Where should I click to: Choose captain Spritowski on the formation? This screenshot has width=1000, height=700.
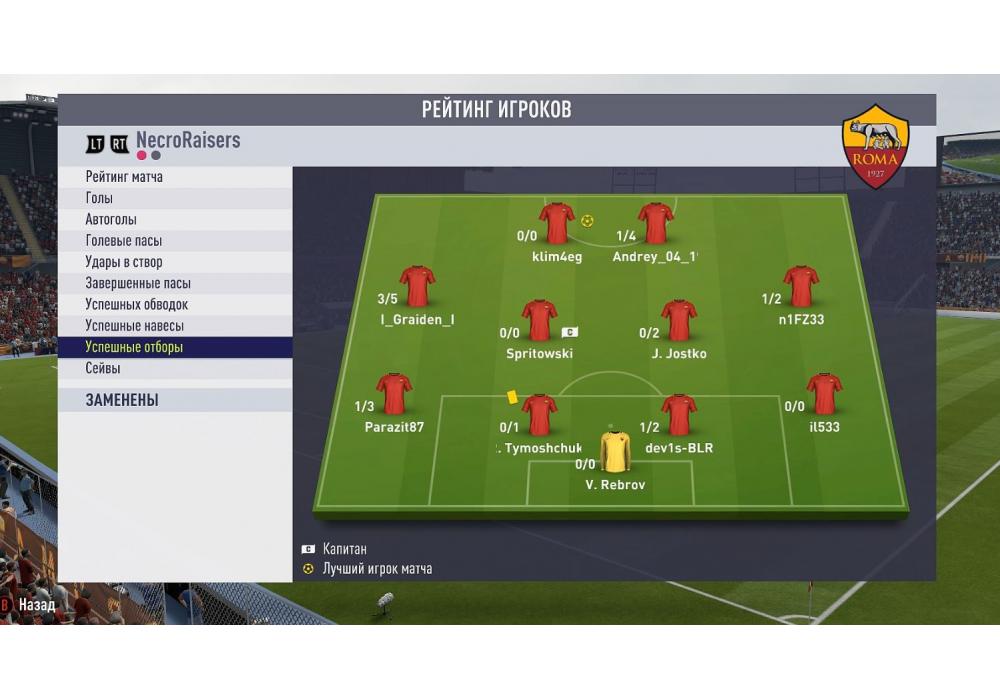click(x=540, y=320)
